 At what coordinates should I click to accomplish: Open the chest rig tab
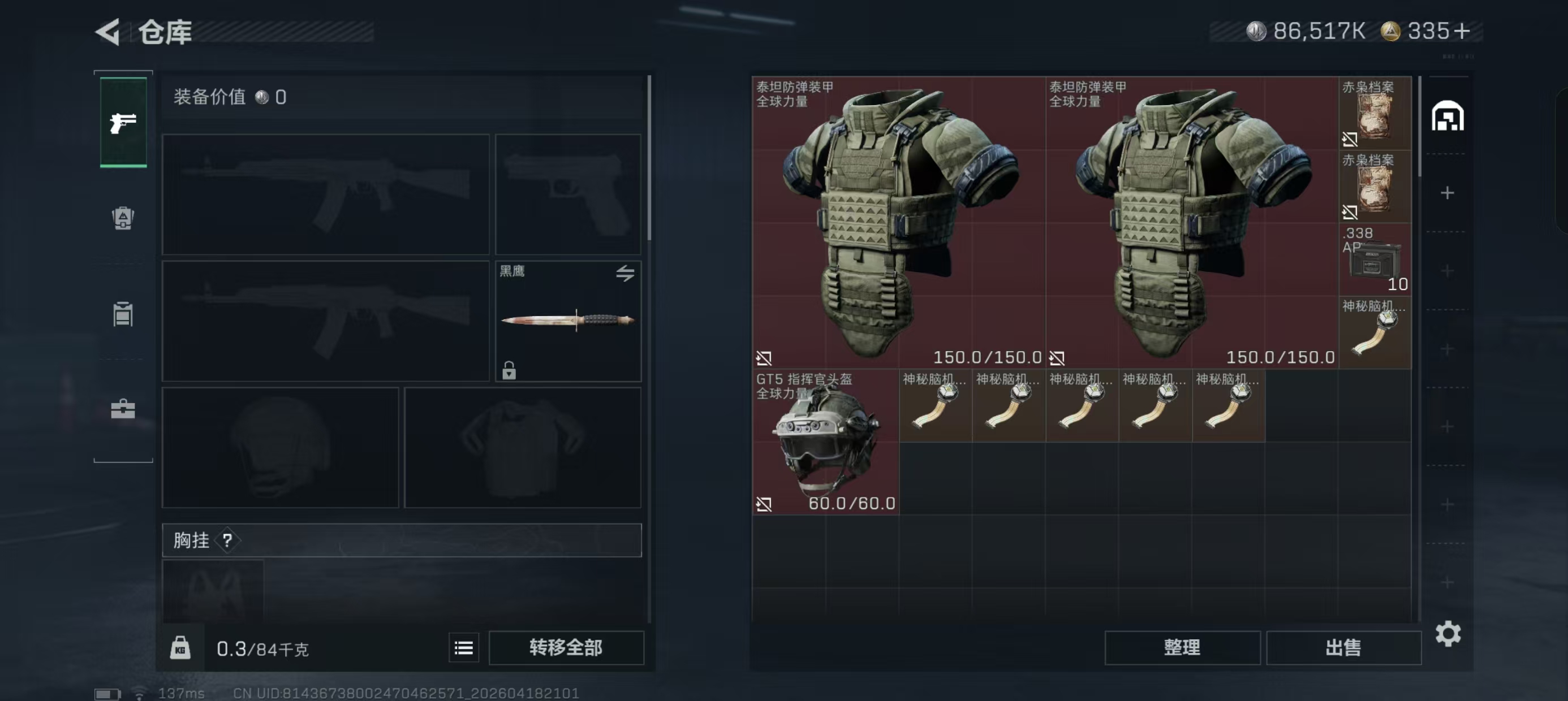(x=123, y=314)
